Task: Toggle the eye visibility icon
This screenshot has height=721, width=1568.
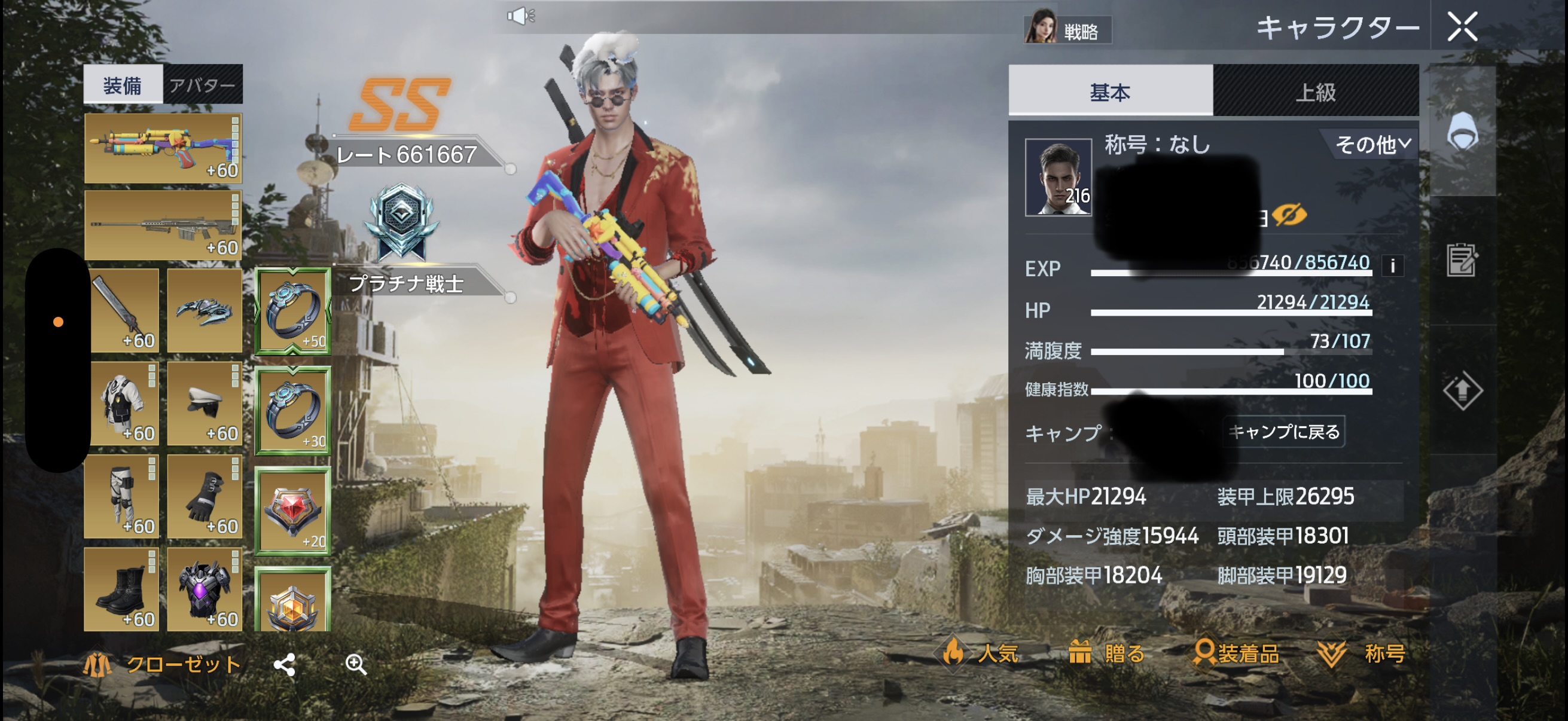Action: pos(1288,214)
